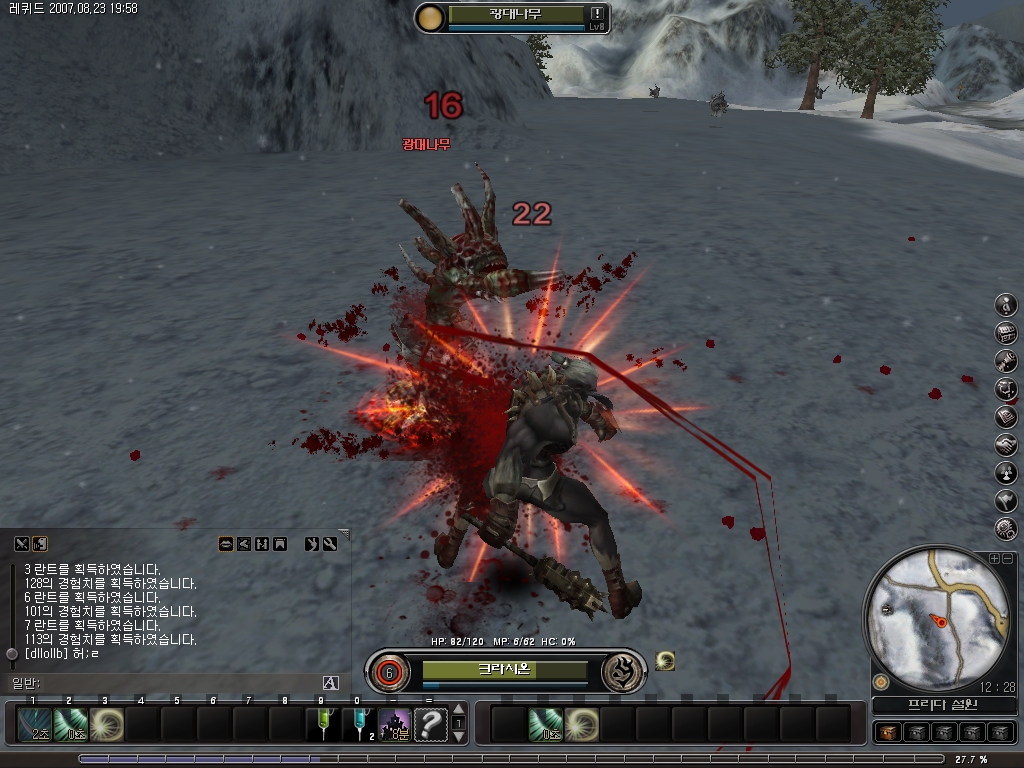Click the exclamation button on target frame
This screenshot has height=768, width=1024.
[x=597, y=13]
